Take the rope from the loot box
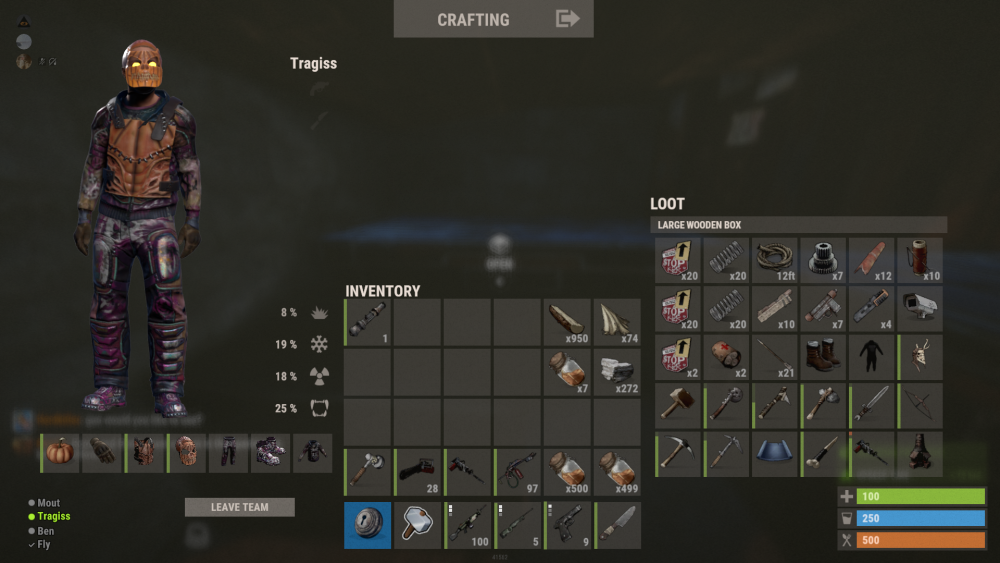This screenshot has width=1000, height=563. [774, 260]
